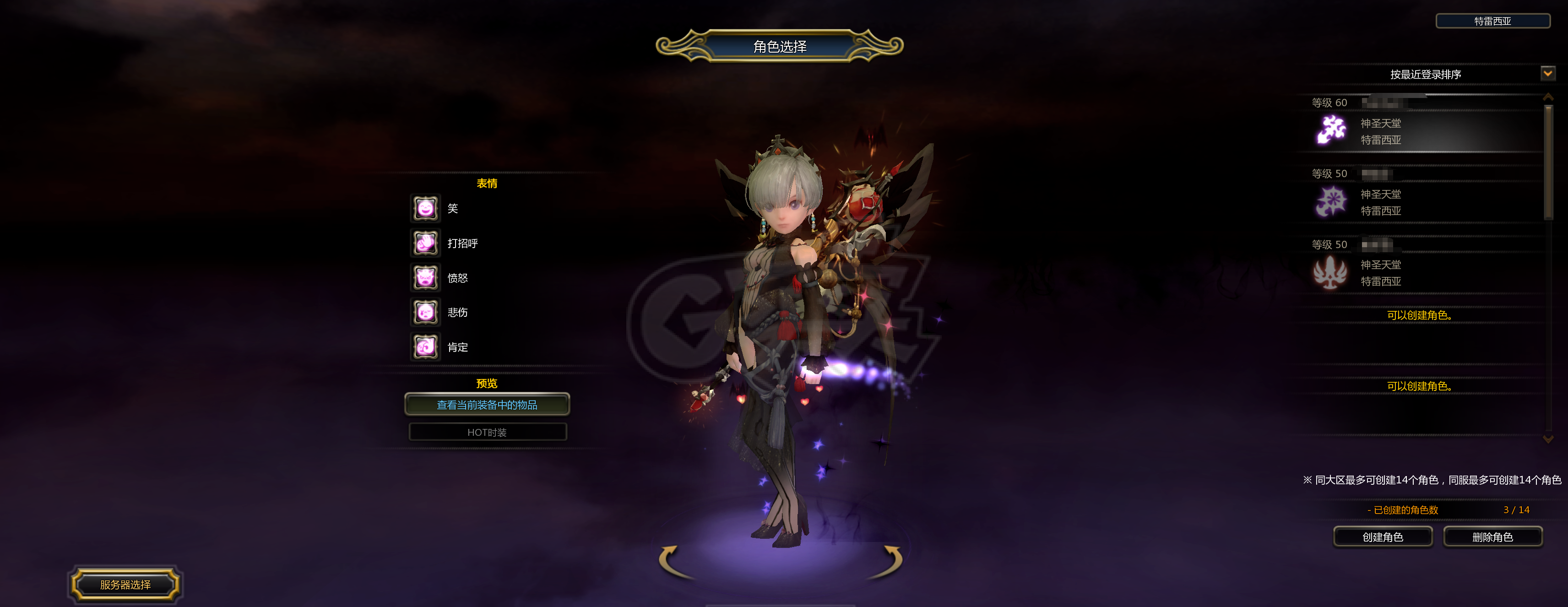Click the character list's scroll-up arrow
The image size is (1568, 607).
pyautogui.click(x=1548, y=98)
